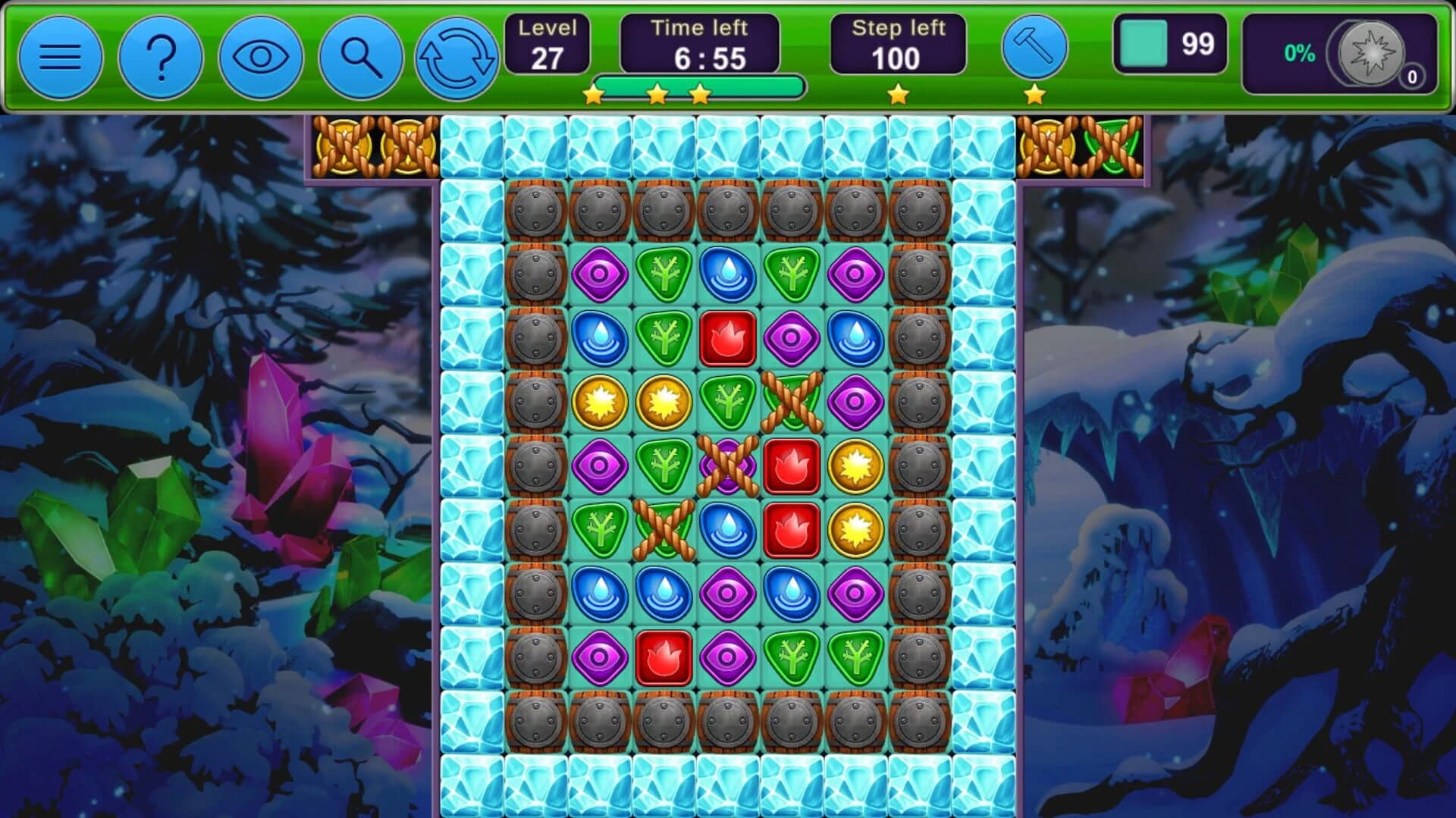This screenshot has height=818, width=1456.
Task: Click a red flame gem on the board
Action: (791, 465)
